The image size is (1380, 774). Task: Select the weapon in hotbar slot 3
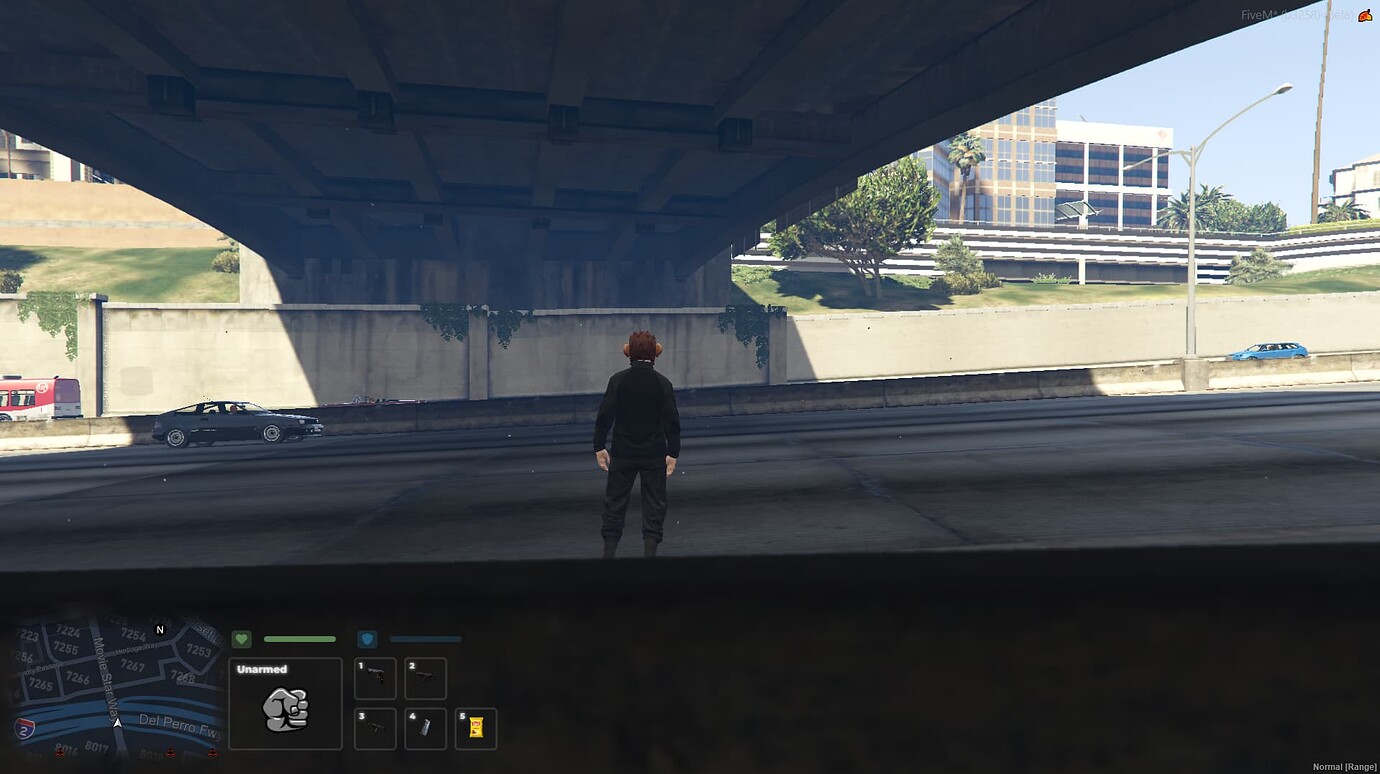pos(375,729)
